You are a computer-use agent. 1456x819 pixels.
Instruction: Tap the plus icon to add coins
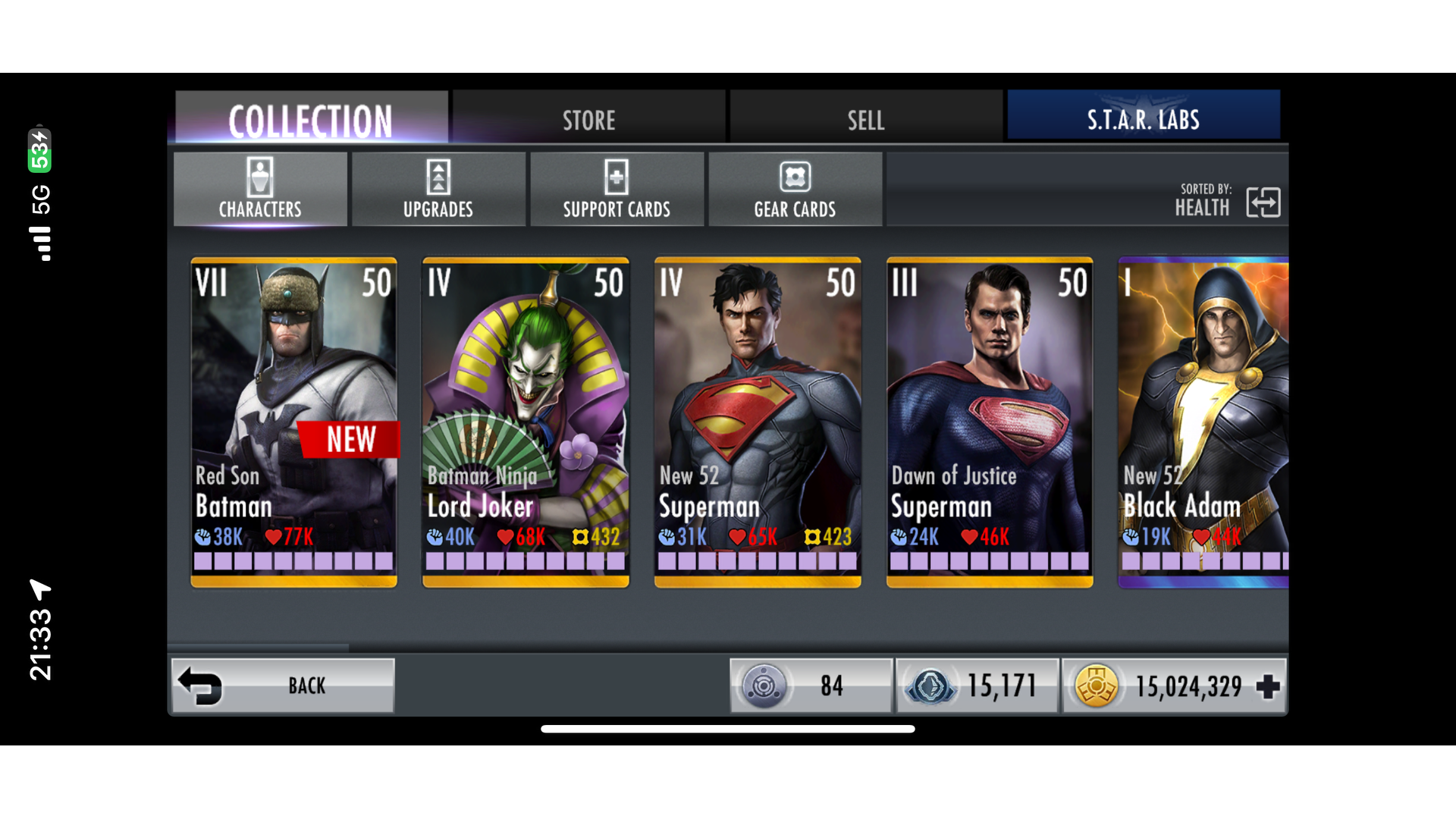point(1267,687)
